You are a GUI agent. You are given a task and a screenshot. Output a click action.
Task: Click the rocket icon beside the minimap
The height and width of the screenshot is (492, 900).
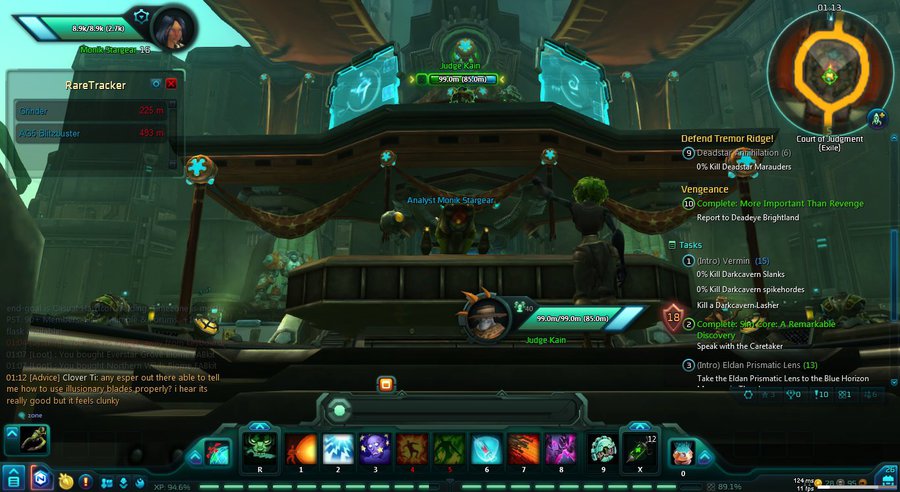pos(877,118)
